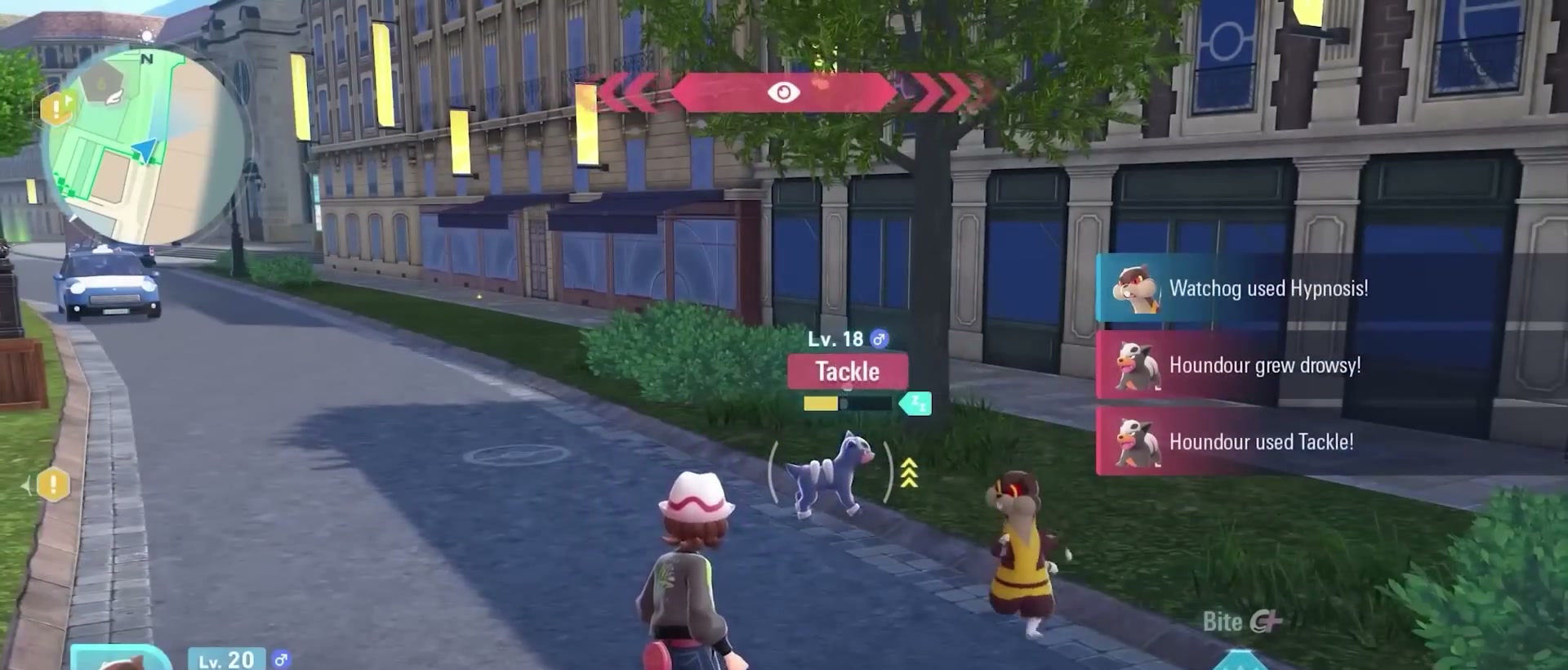Screen dimensions: 1568x670
Task: Select the Watchog party portrait panel
Action: 121,659
